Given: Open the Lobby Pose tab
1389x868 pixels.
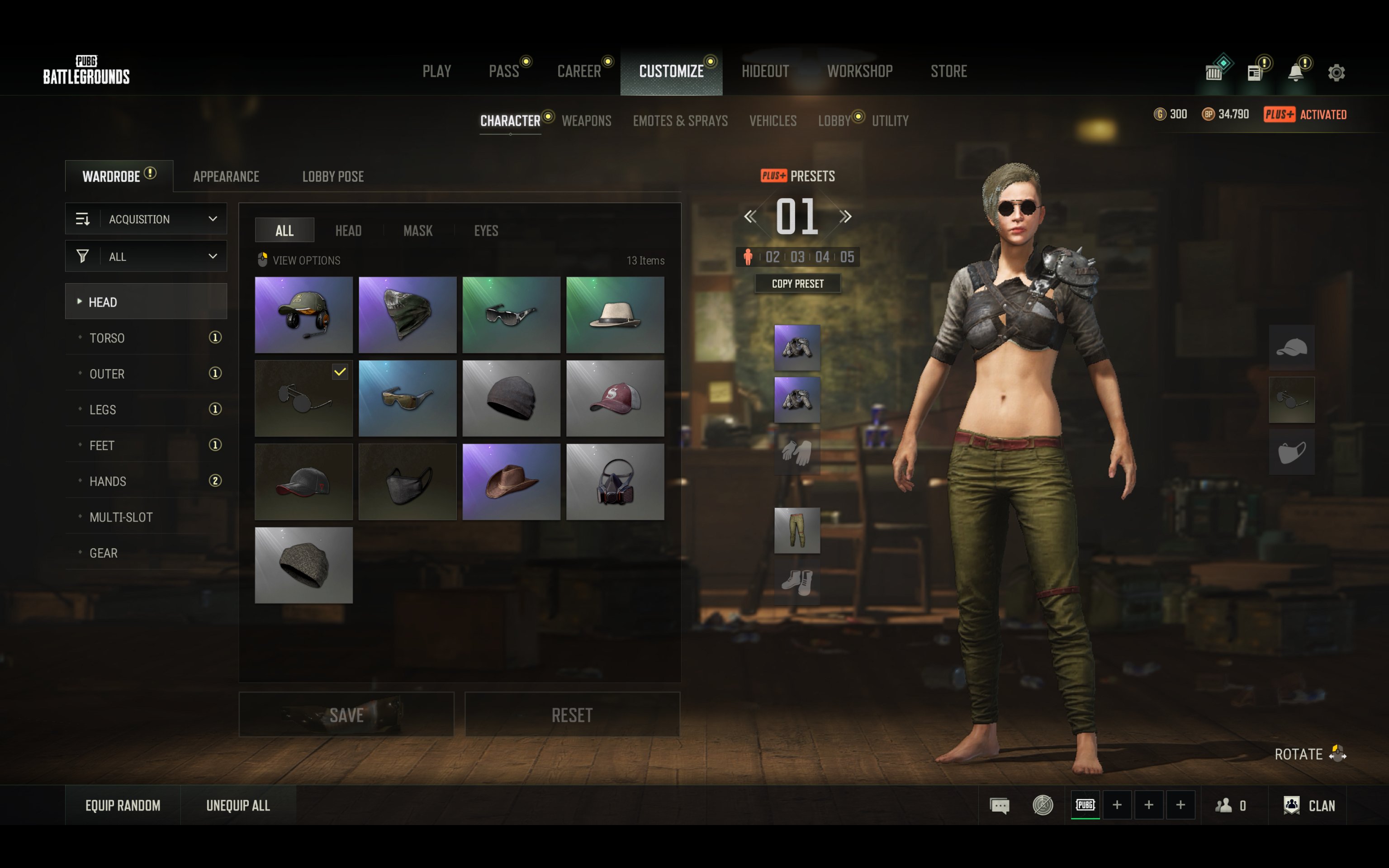Looking at the screenshot, I should click(333, 177).
